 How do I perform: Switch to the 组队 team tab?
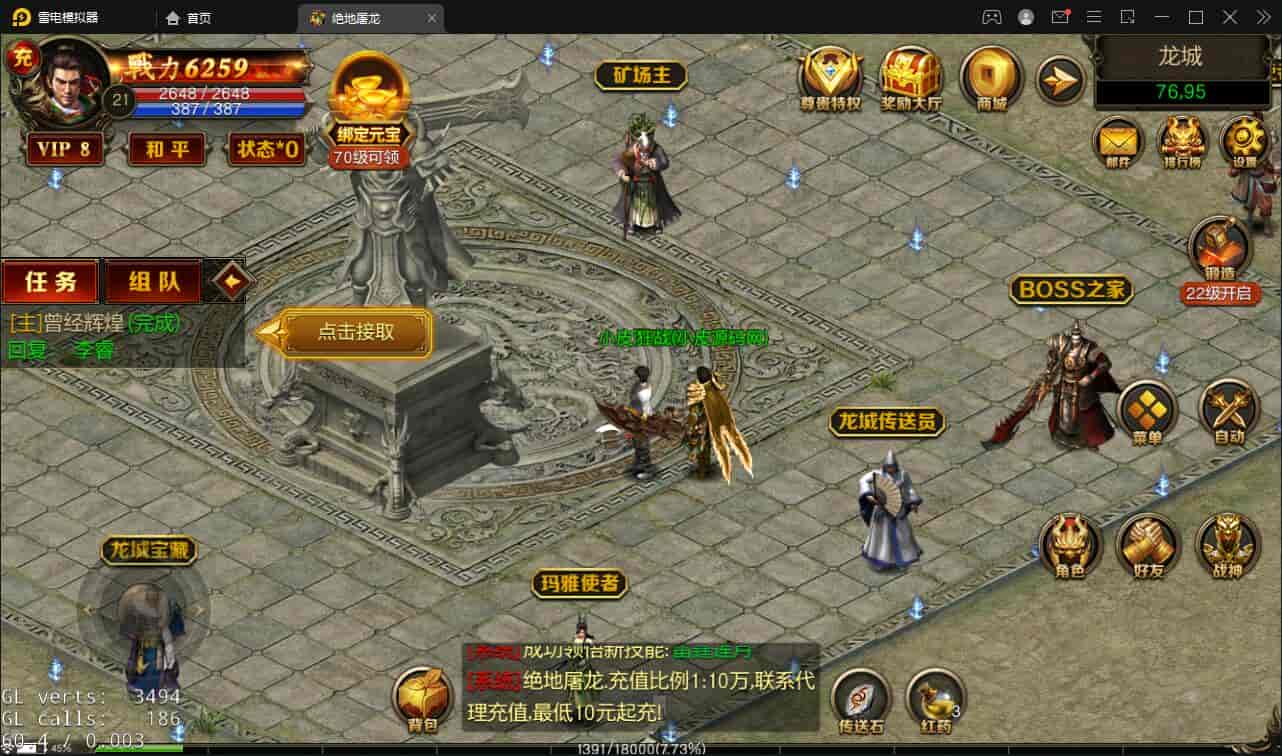(154, 282)
